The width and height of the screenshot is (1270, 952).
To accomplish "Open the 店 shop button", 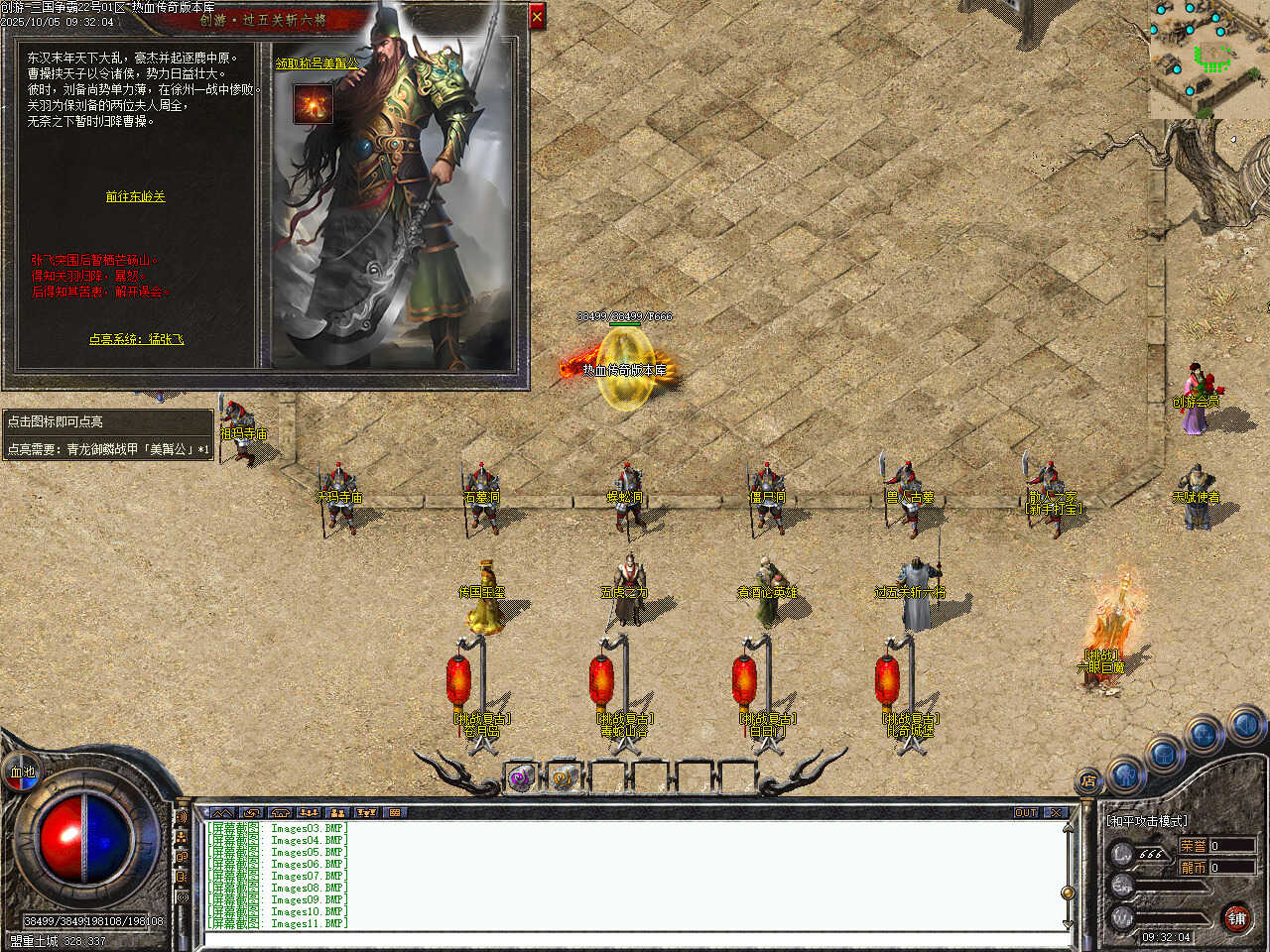I will pyautogui.click(x=1088, y=780).
